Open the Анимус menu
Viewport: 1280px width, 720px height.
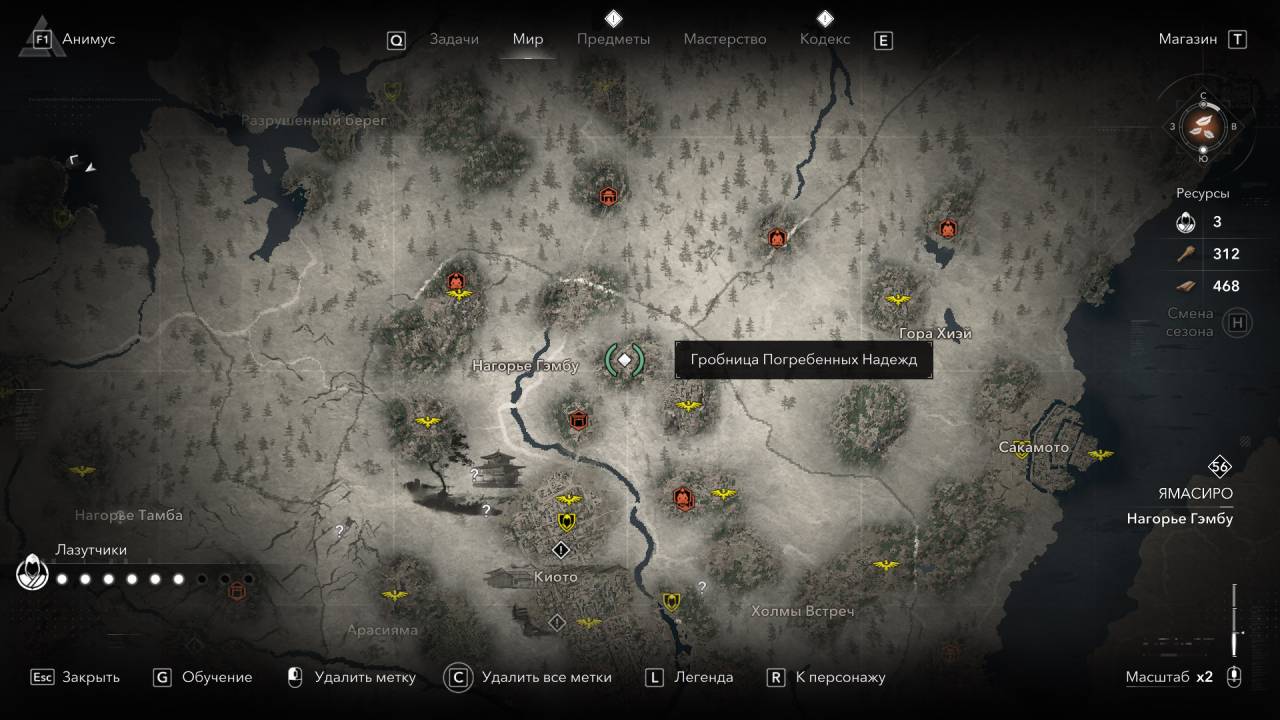(x=87, y=39)
